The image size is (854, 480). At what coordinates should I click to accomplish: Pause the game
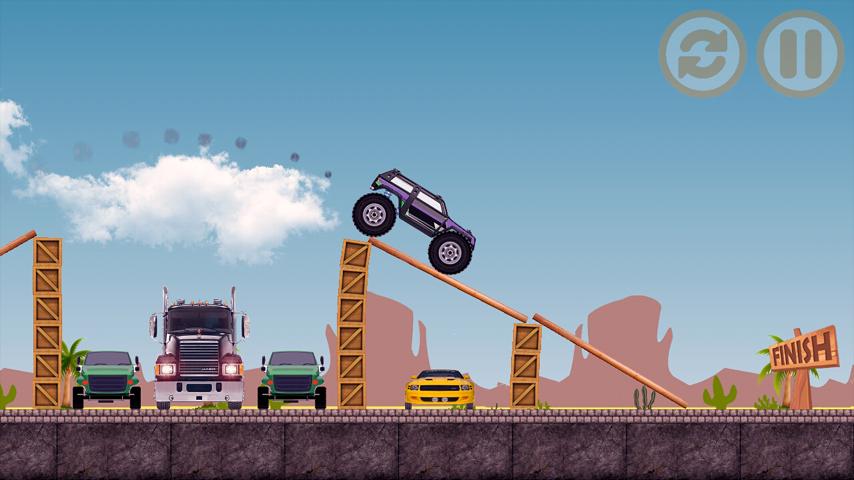click(800, 54)
